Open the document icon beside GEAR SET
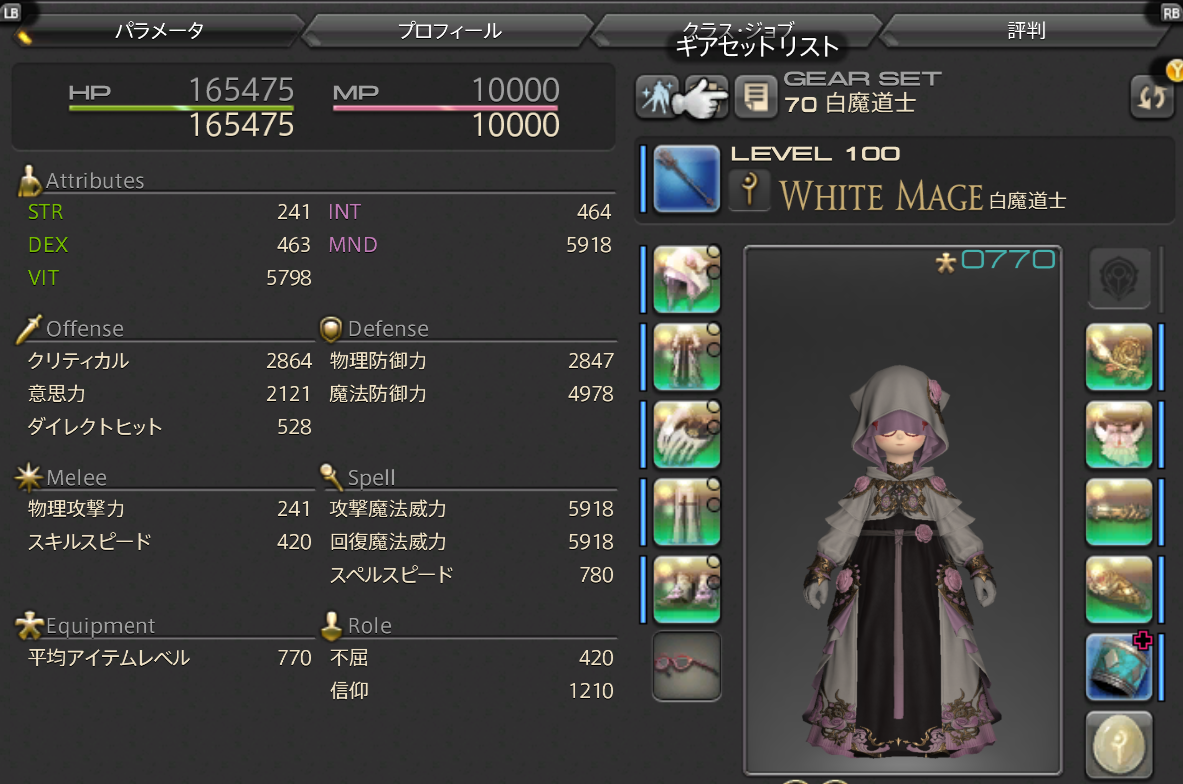Viewport: 1183px width, 784px height. 756,98
